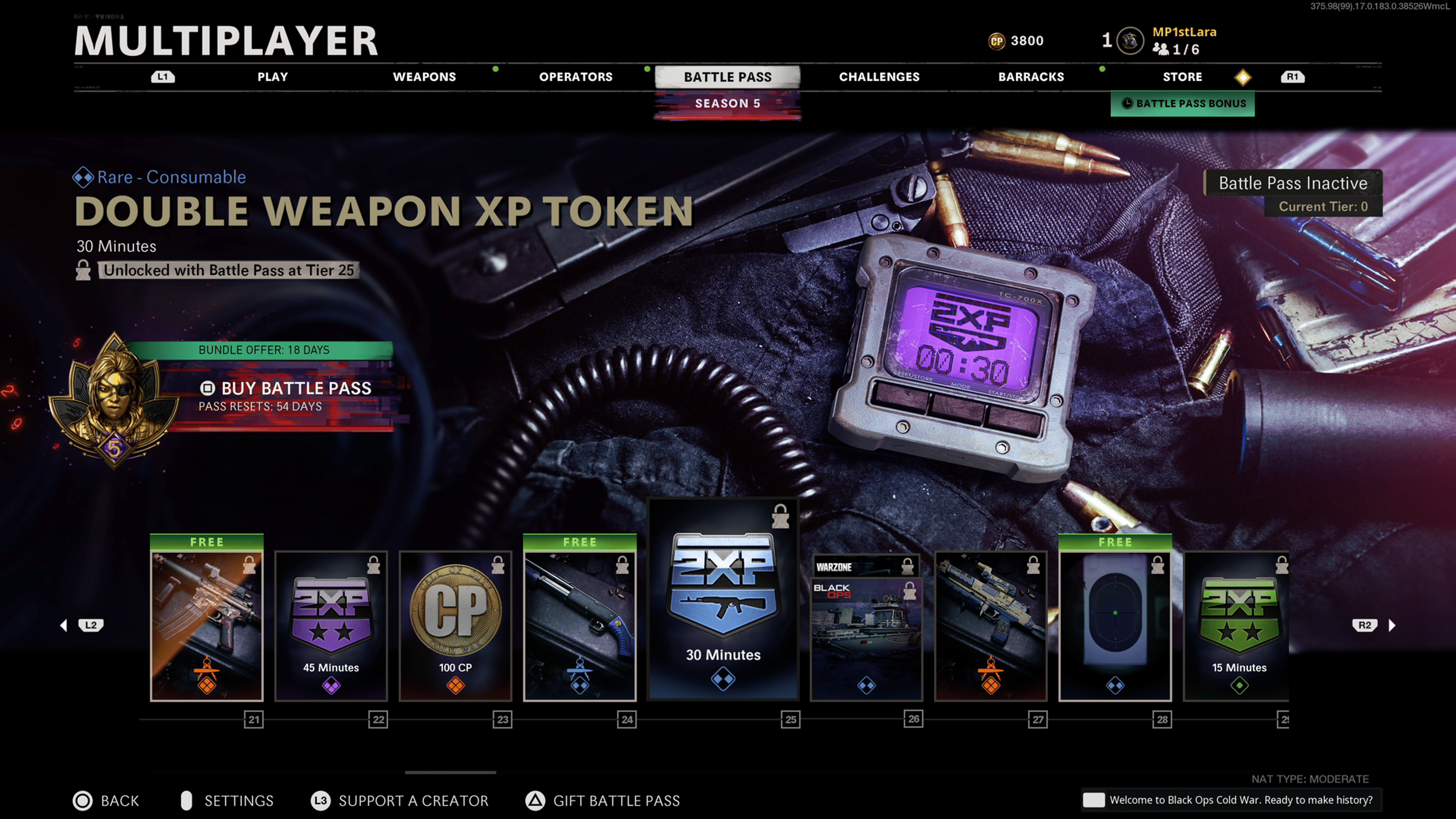Open the Store tab

coord(1183,77)
